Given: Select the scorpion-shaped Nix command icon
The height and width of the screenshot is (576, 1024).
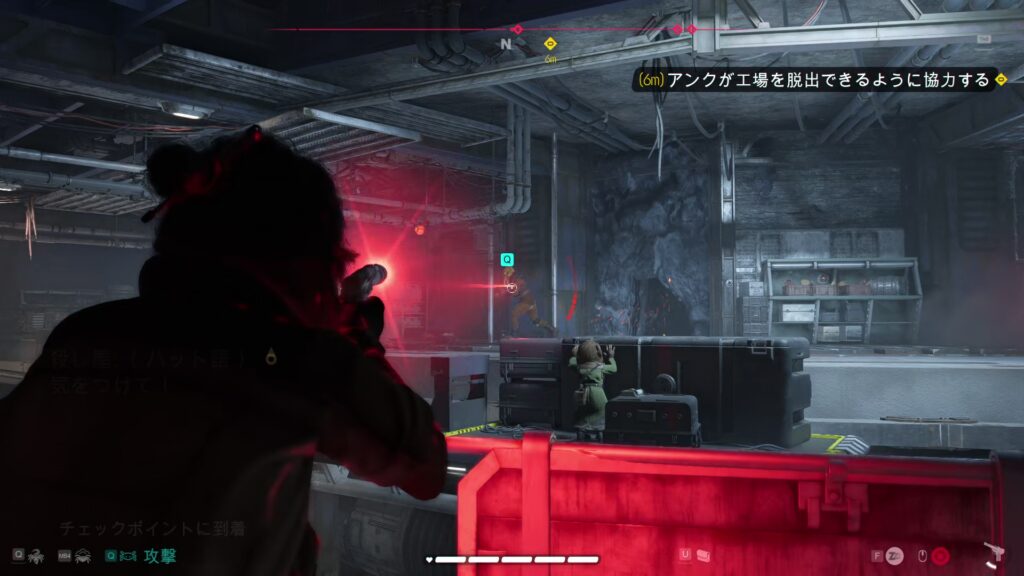Looking at the screenshot, I should [37, 555].
